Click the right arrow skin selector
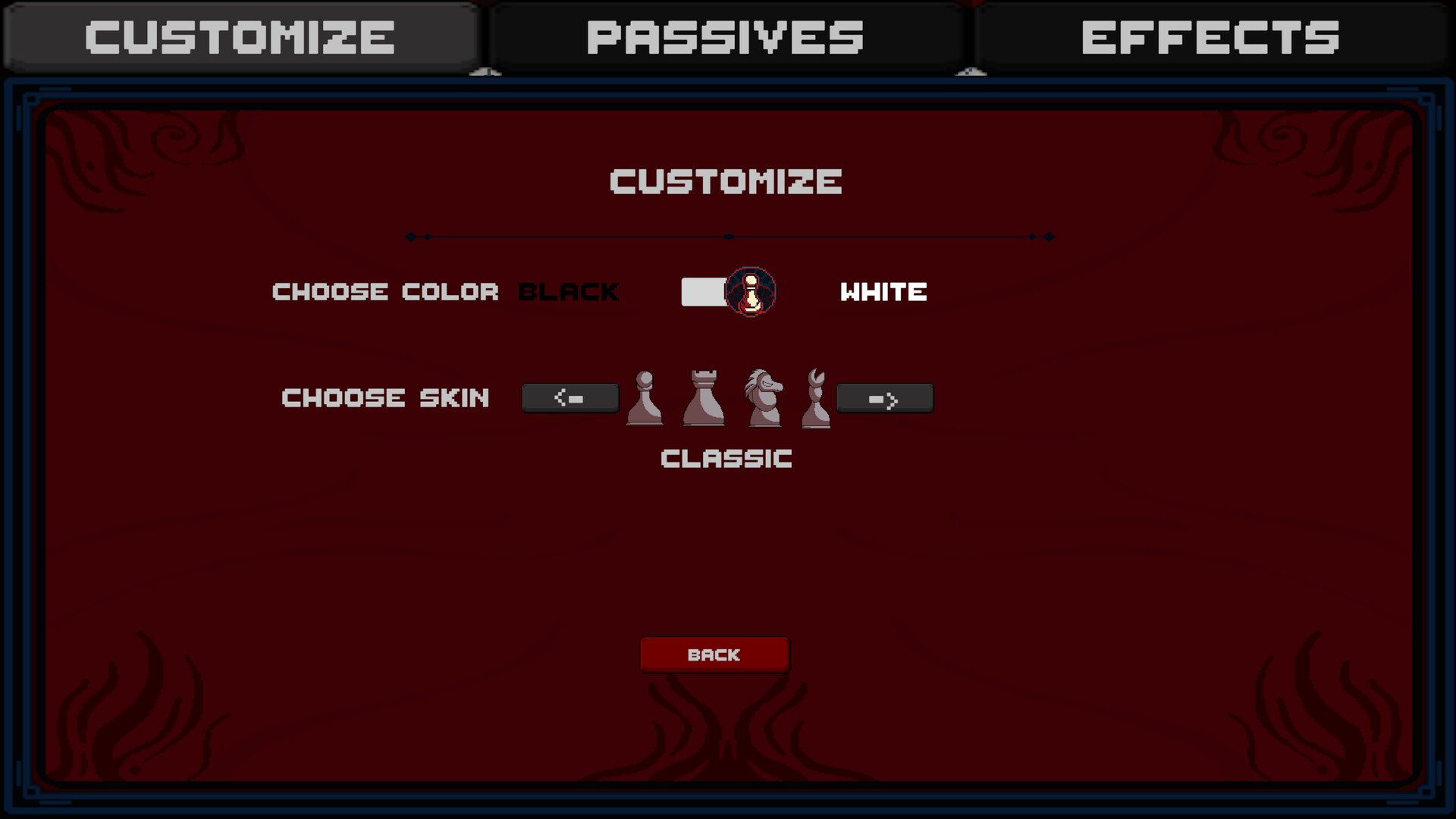This screenshot has width=1456, height=819. coord(885,397)
